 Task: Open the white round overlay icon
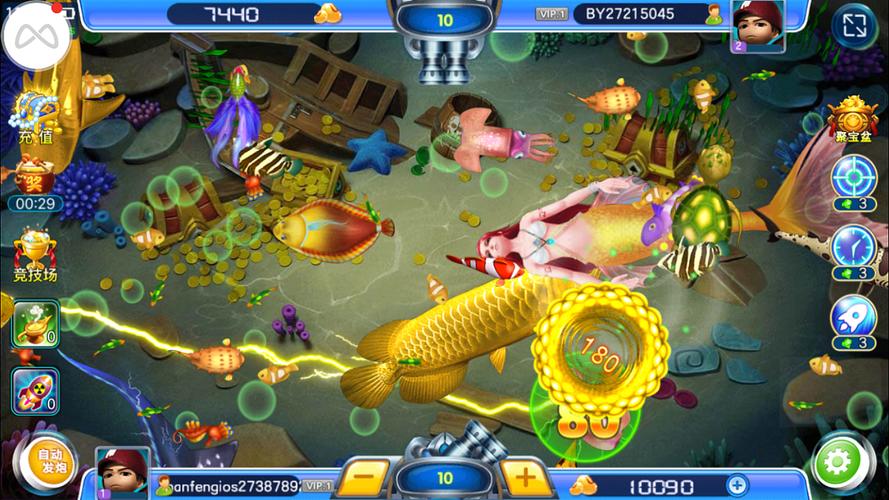[37, 38]
